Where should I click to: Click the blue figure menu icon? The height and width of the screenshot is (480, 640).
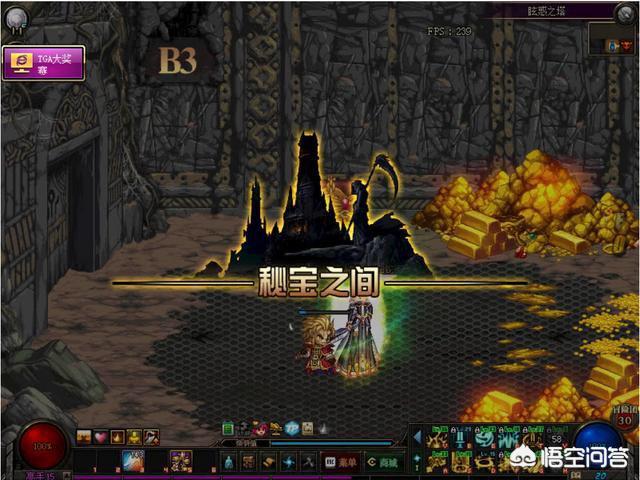(228, 462)
